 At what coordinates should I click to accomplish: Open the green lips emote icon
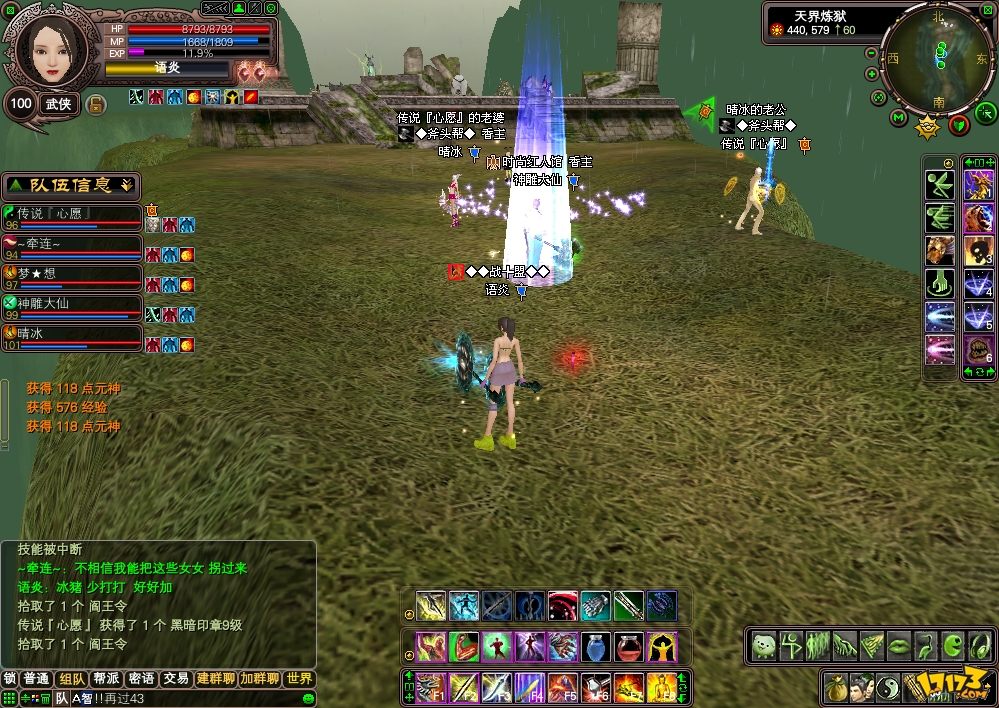click(x=899, y=645)
